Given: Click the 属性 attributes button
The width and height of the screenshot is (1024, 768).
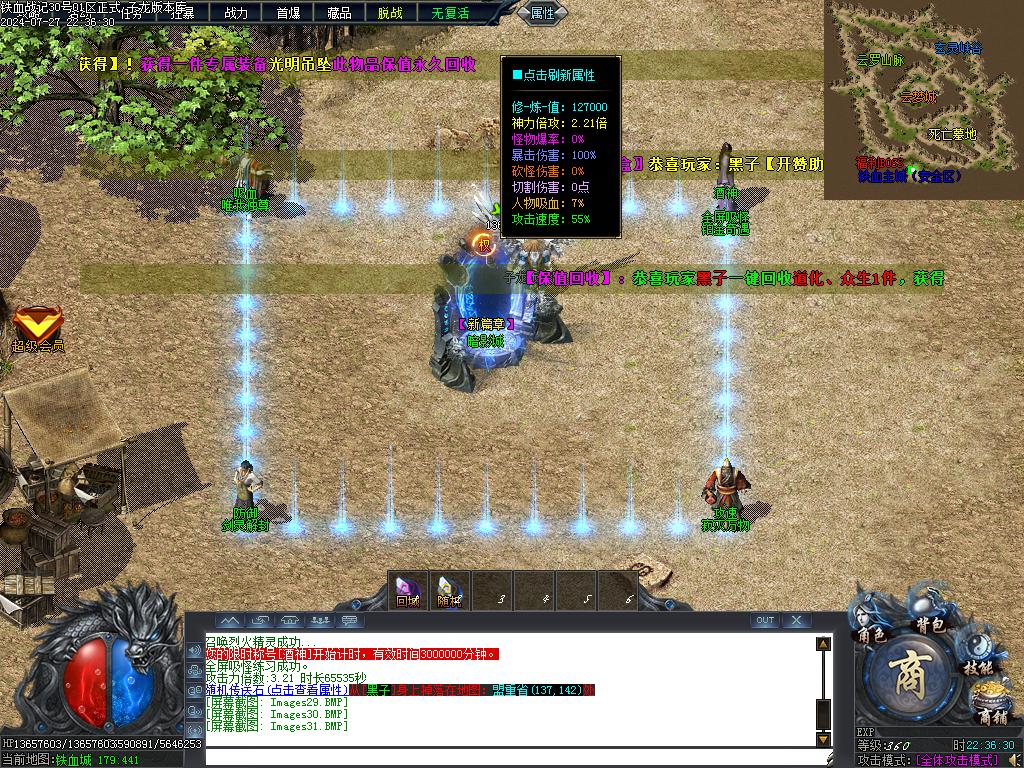Looking at the screenshot, I should [542, 13].
